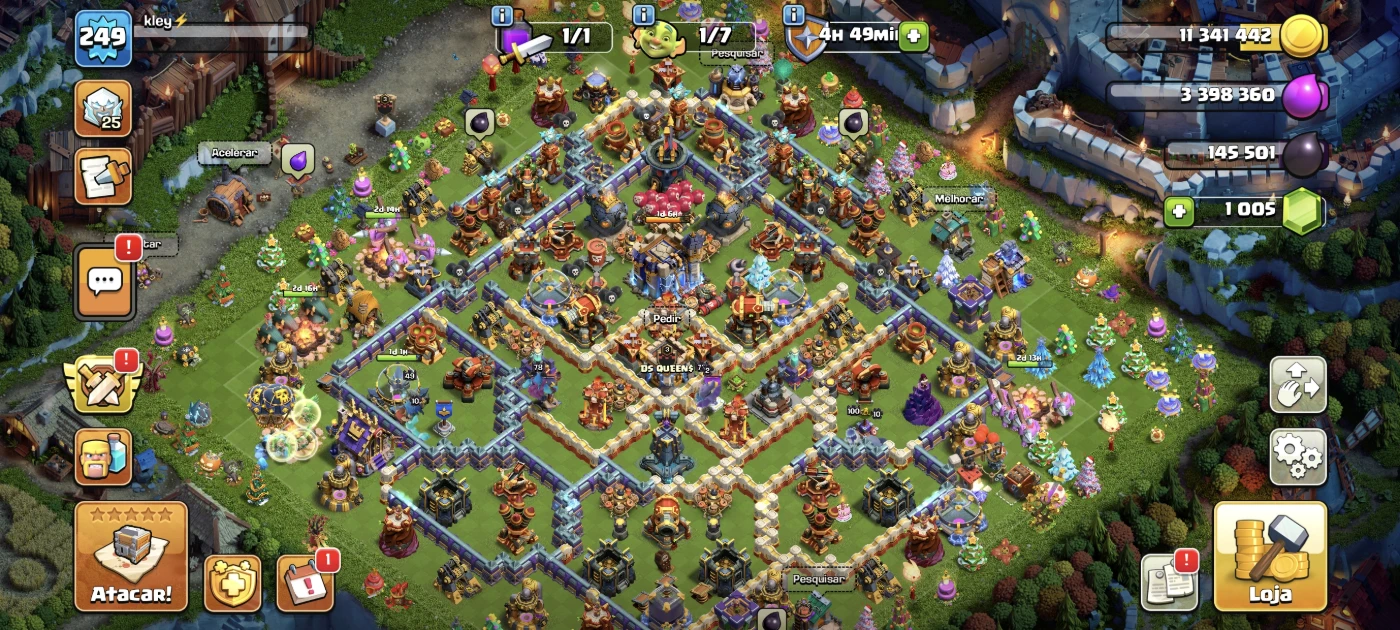The height and width of the screenshot is (630, 1400).
Task: Open the scroll and hammer button
Action: [103, 177]
